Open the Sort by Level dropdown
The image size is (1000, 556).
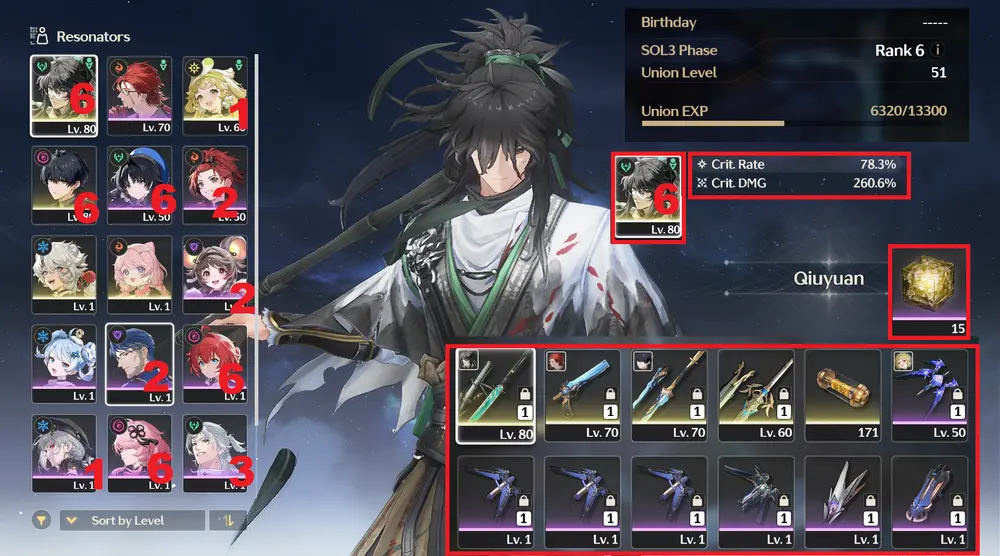click(x=132, y=520)
